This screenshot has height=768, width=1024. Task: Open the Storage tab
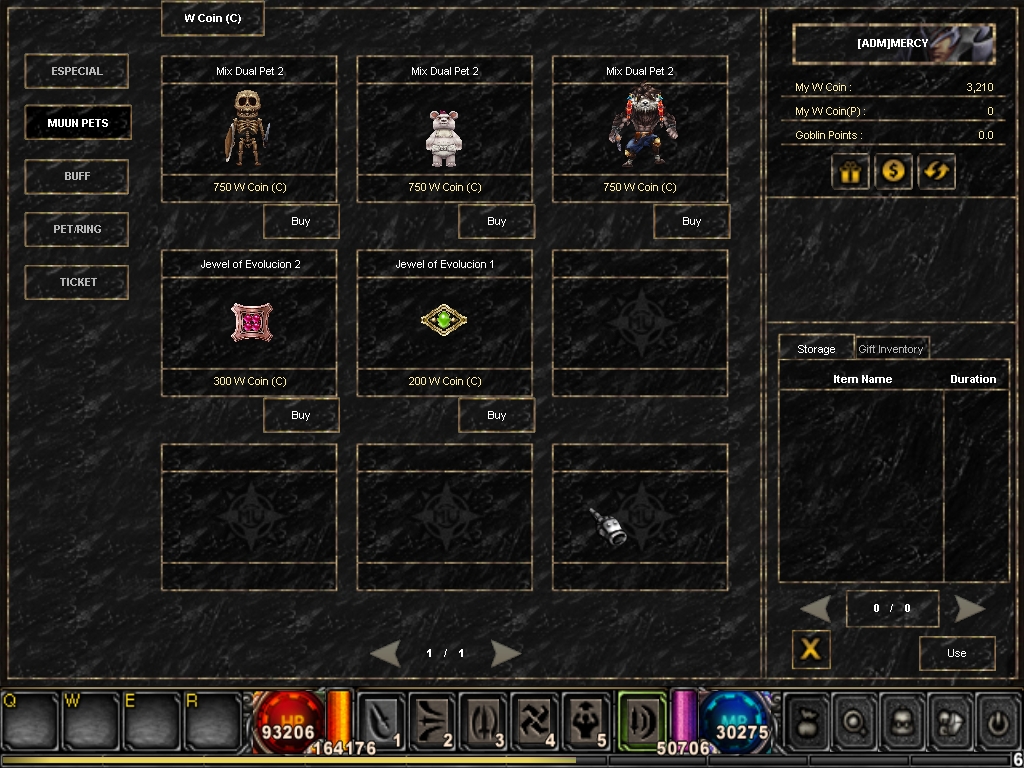point(816,349)
